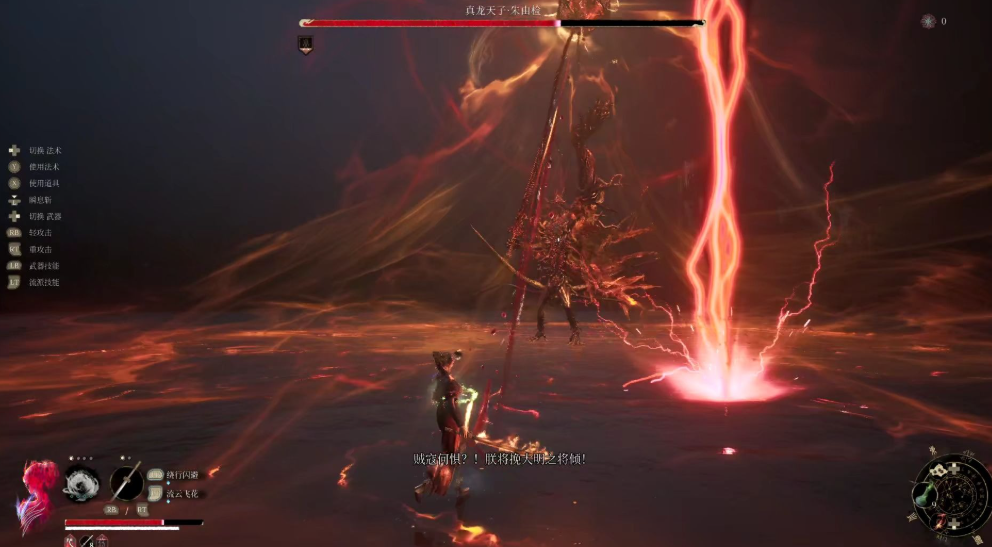Screen dimensions: 992x547
Task: Select the swirling cloud spell icon
Action: pos(81,484)
